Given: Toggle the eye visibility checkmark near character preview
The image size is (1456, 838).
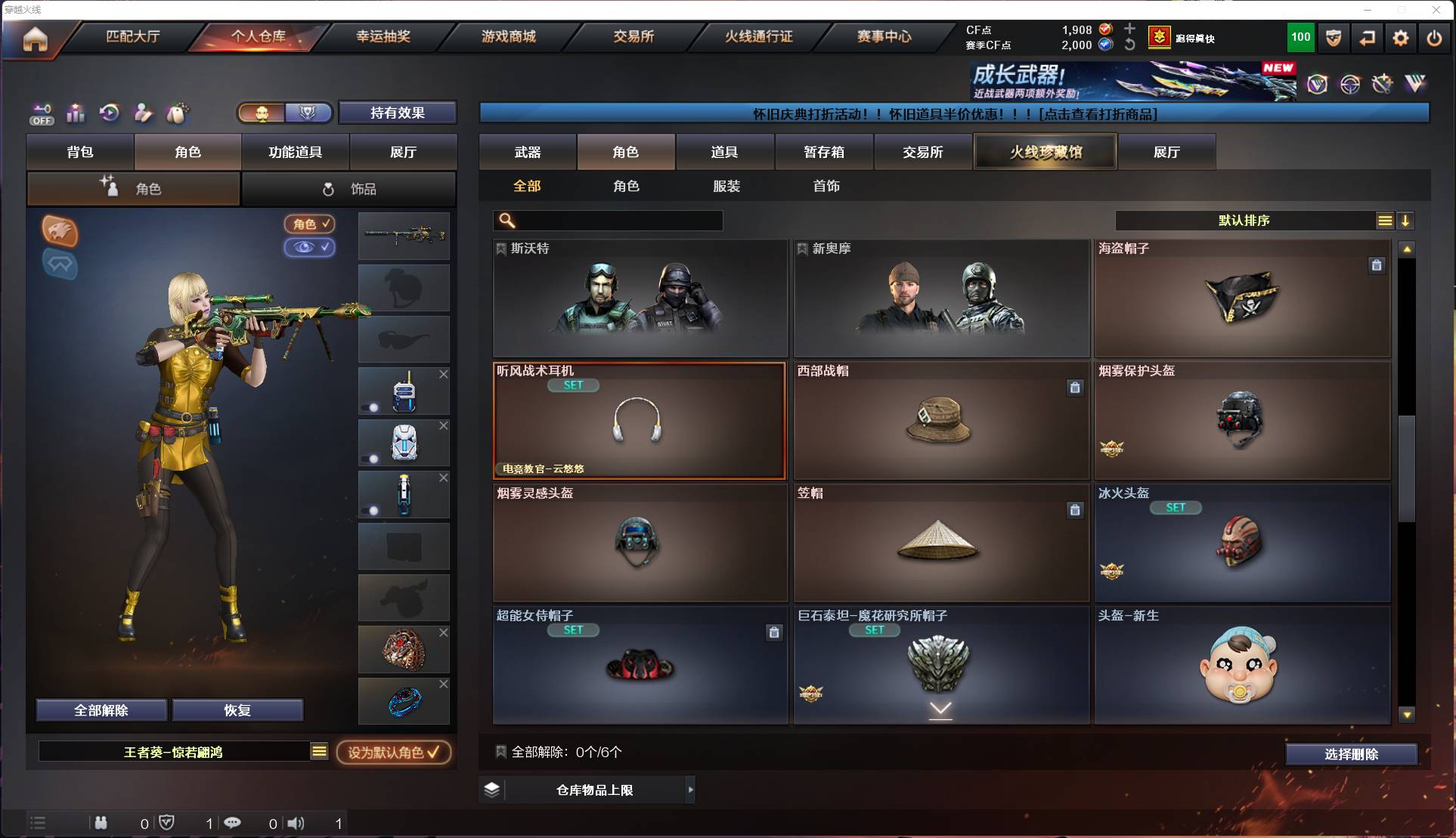Looking at the screenshot, I should click(309, 248).
